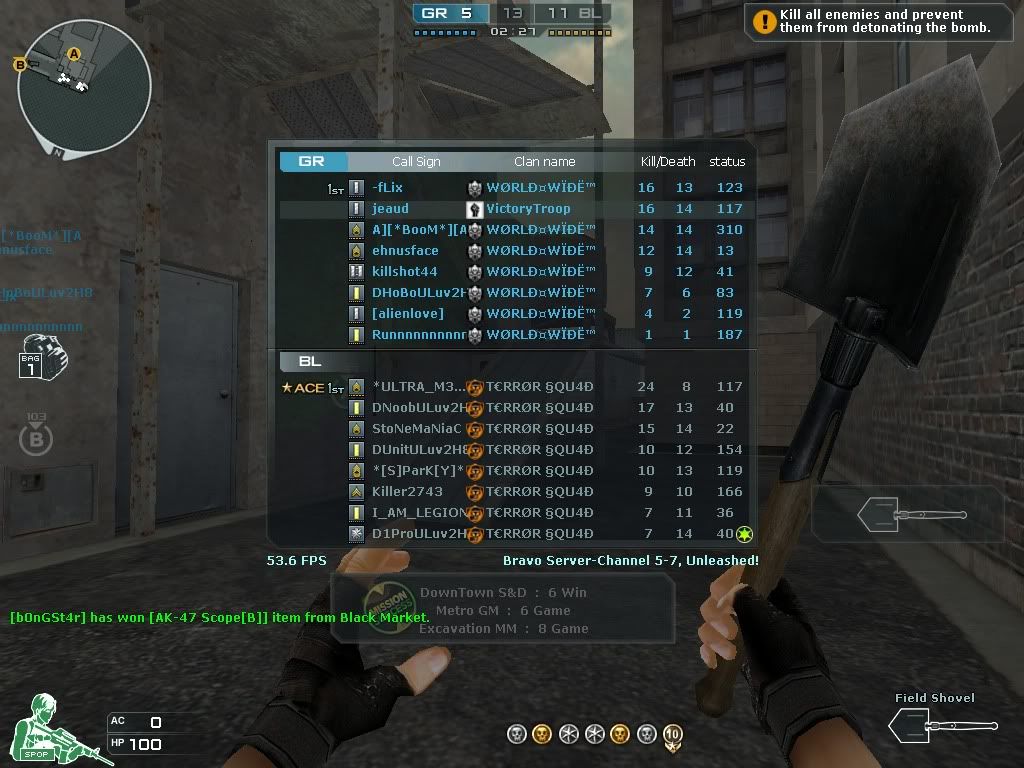
Task: Click the I_AM_LEGION player row
Action: [x=512, y=513]
